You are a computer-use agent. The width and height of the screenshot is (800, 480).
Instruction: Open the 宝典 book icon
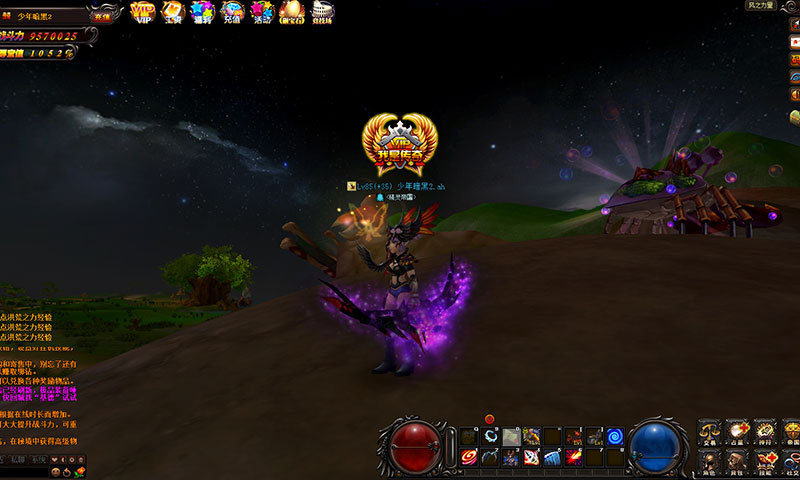tap(172, 12)
